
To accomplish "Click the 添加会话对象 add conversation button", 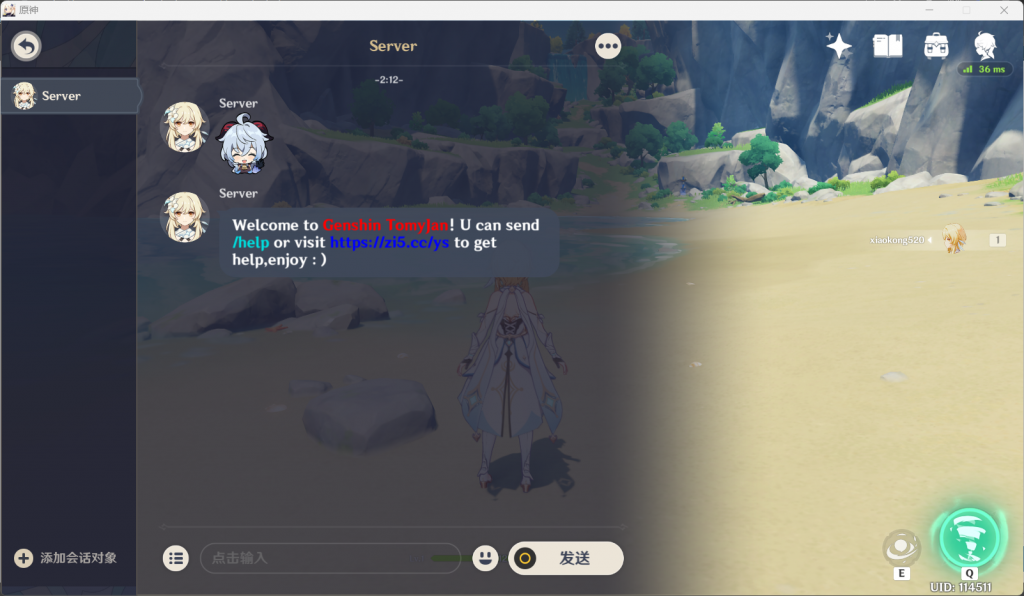I will (x=67, y=558).
